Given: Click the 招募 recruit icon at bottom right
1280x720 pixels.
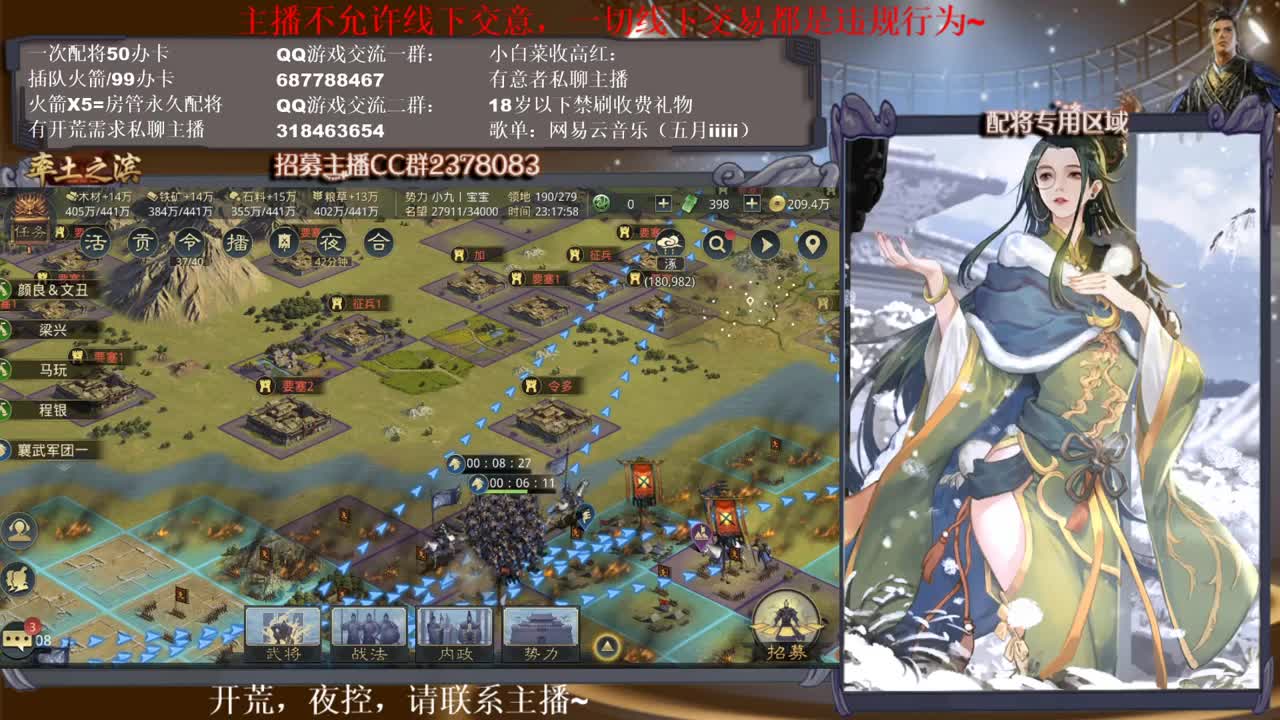Looking at the screenshot, I should coord(786,632).
